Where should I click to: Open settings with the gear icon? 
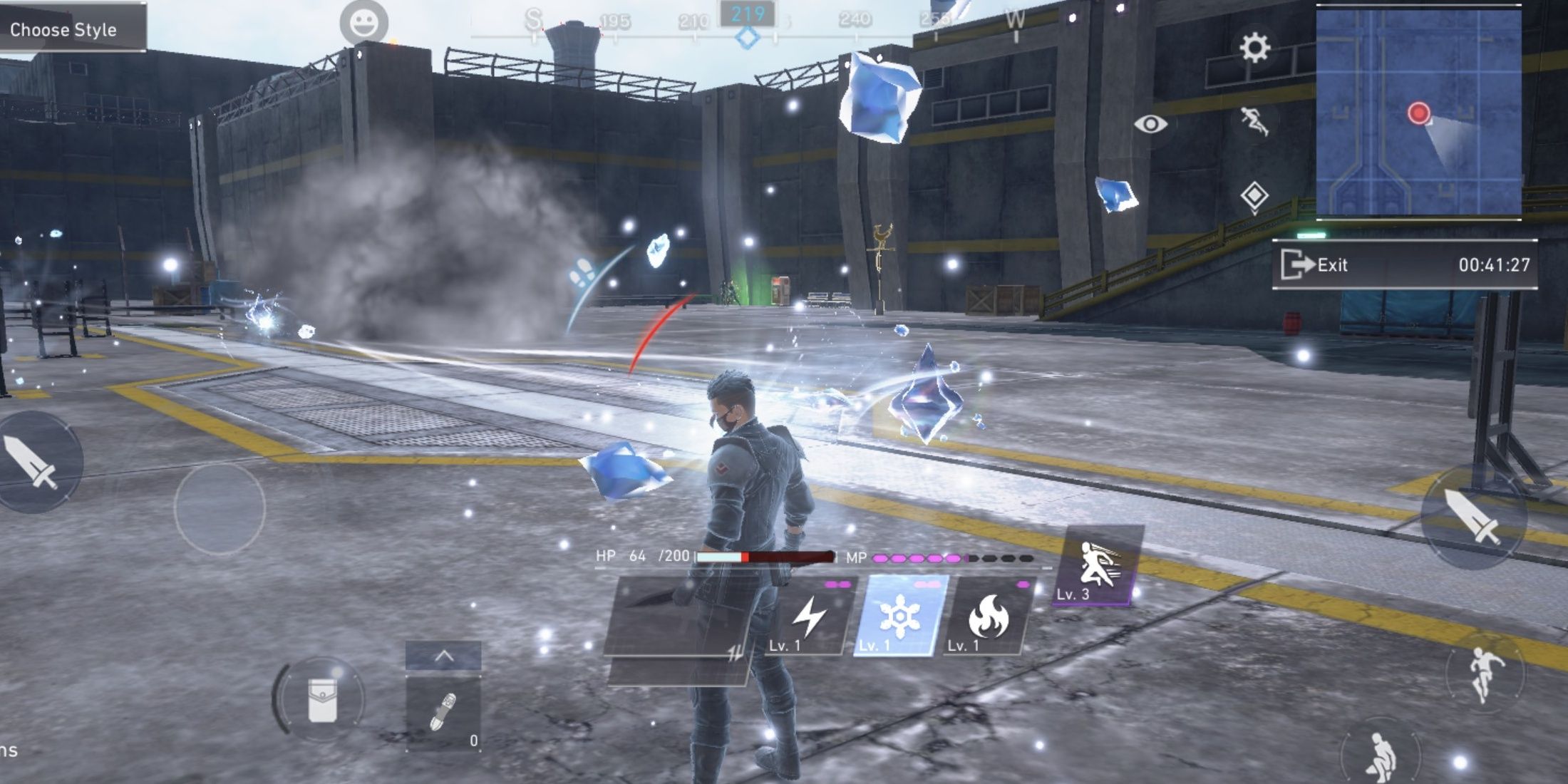[x=1254, y=48]
